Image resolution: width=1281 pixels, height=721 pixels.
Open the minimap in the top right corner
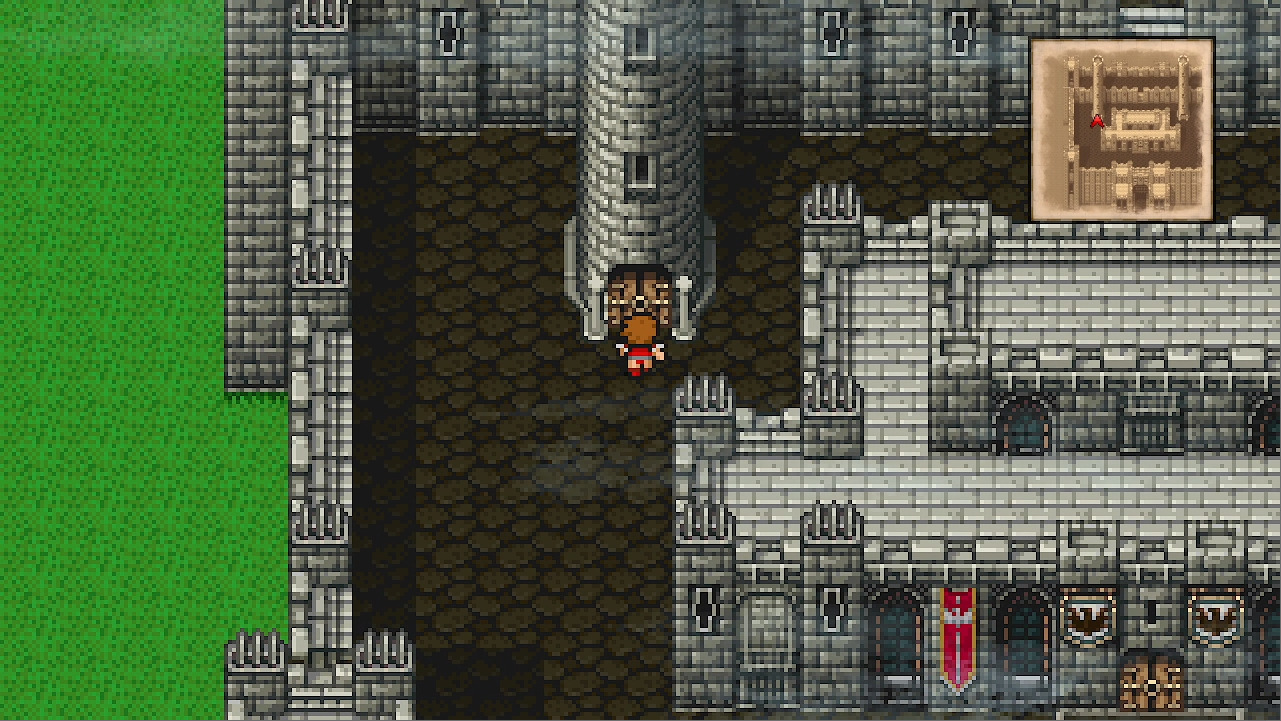click(1122, 122)
